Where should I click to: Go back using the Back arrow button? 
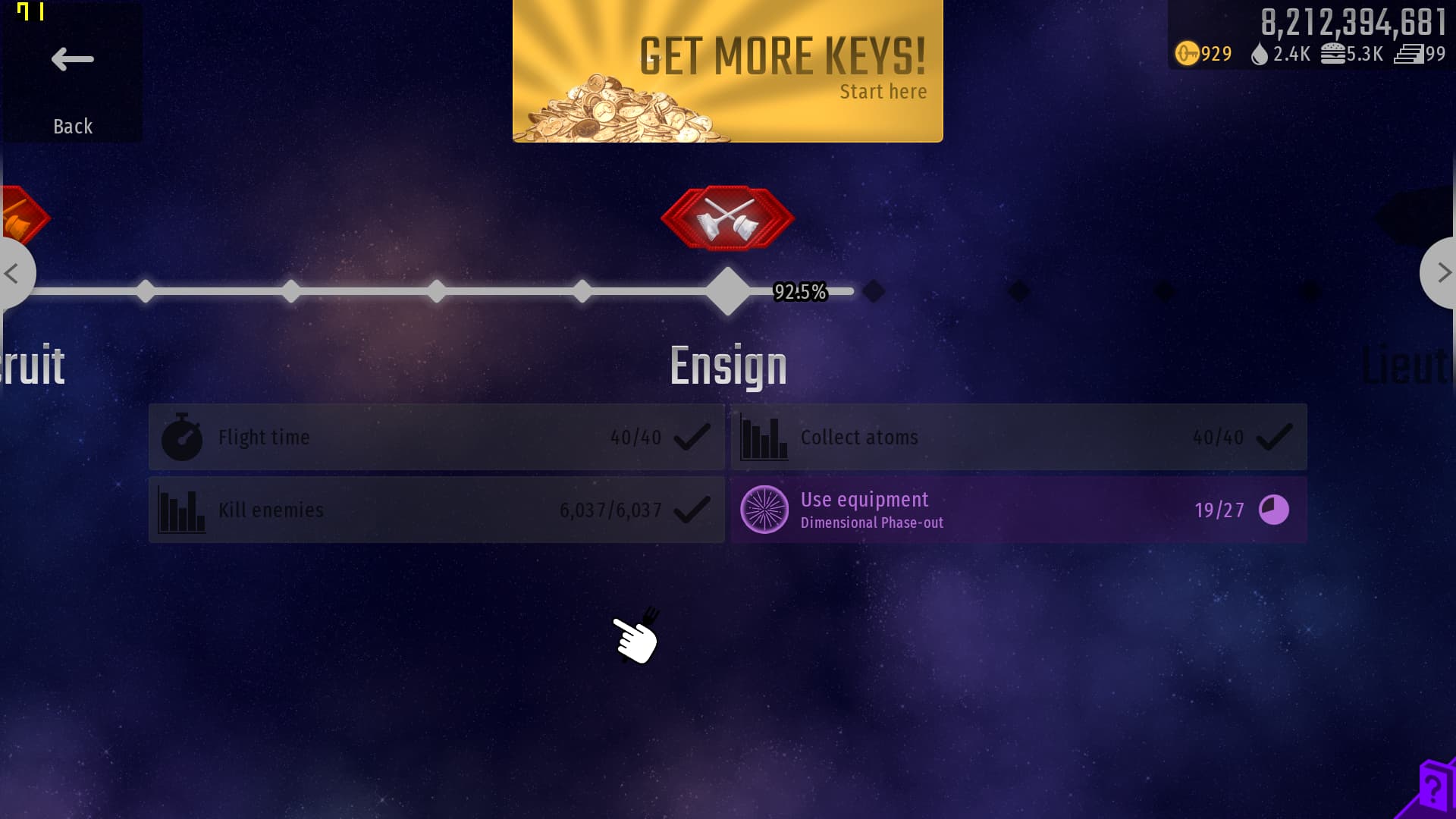point(72,73)
